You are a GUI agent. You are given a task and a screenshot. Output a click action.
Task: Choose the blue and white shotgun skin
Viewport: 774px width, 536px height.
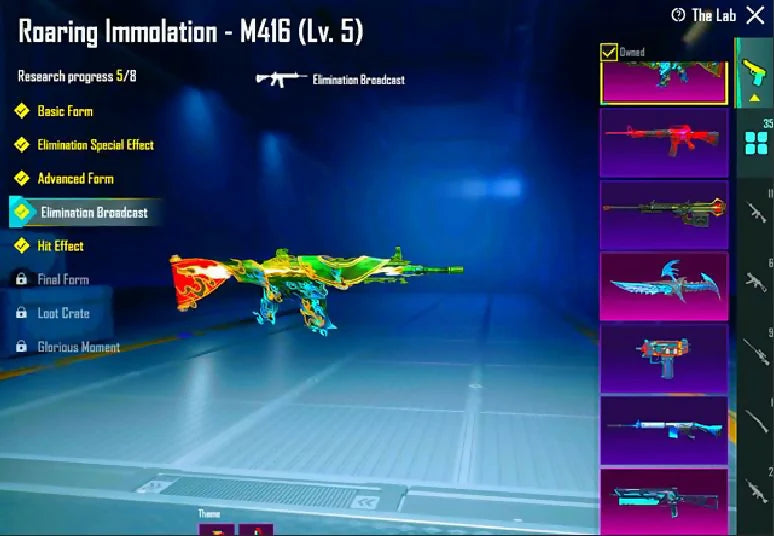pyautogui.click(x=664, y=430)
